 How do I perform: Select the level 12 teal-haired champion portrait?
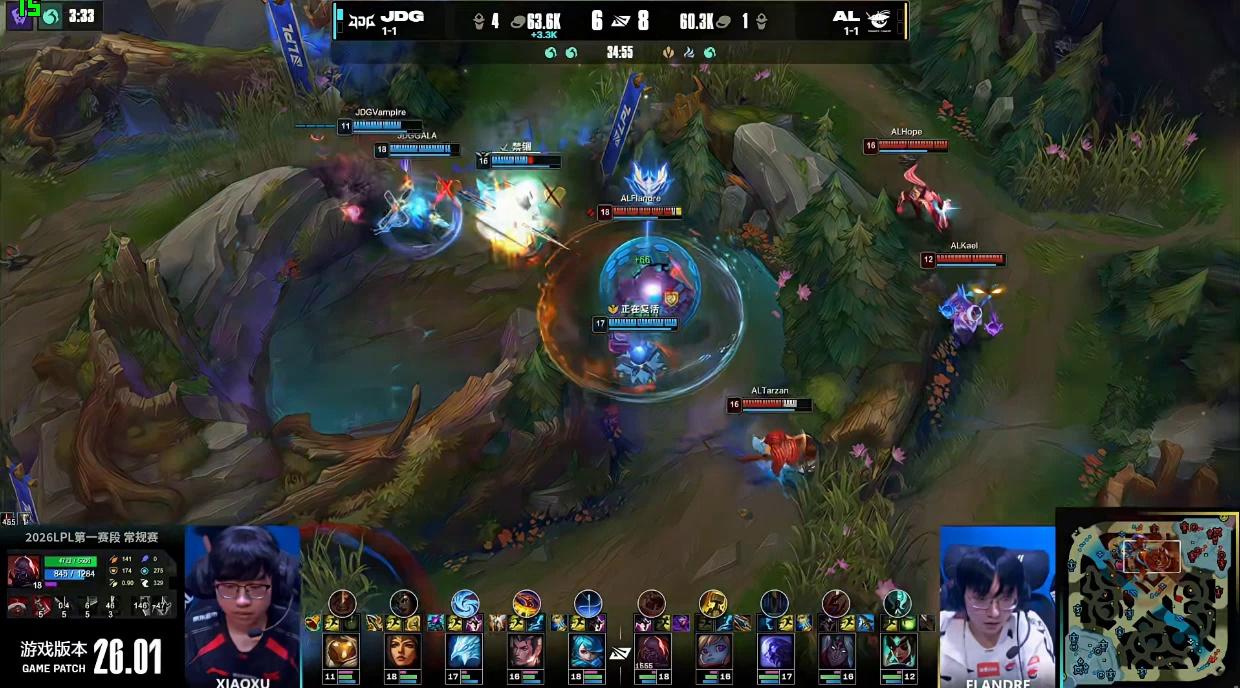tap(897, 651)
